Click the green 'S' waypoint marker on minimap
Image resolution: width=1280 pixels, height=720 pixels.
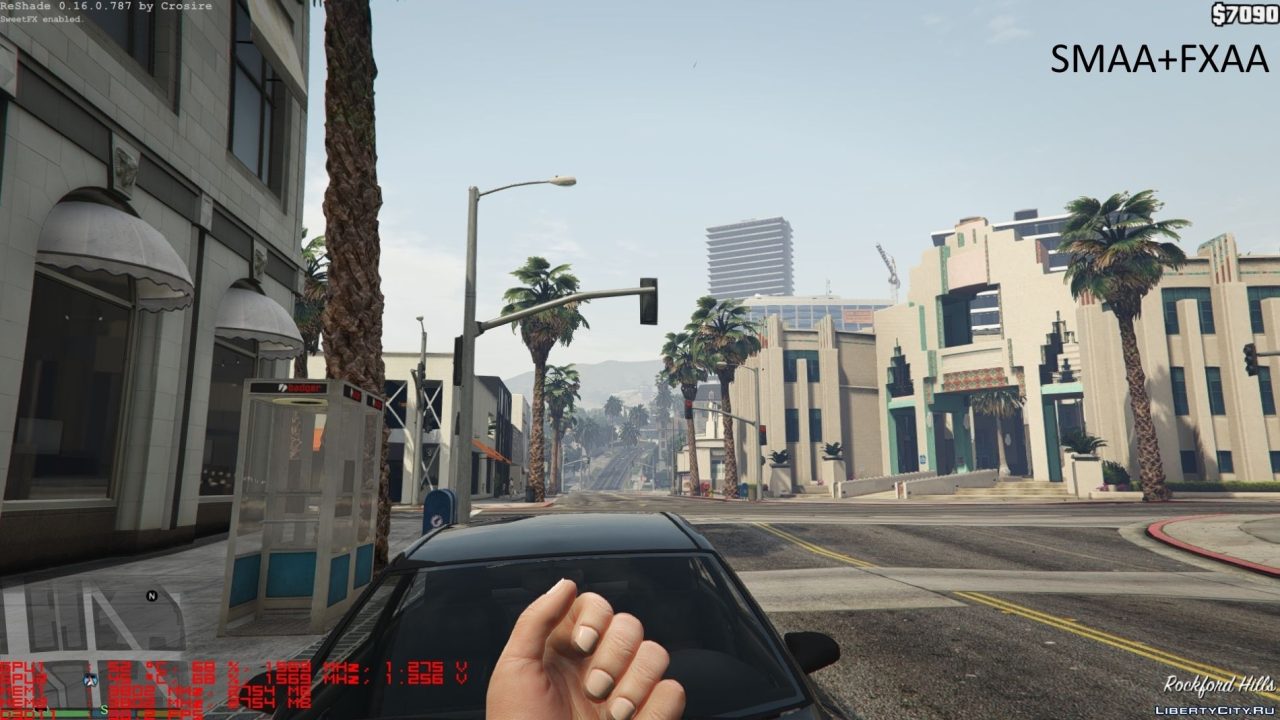point(103,709)
